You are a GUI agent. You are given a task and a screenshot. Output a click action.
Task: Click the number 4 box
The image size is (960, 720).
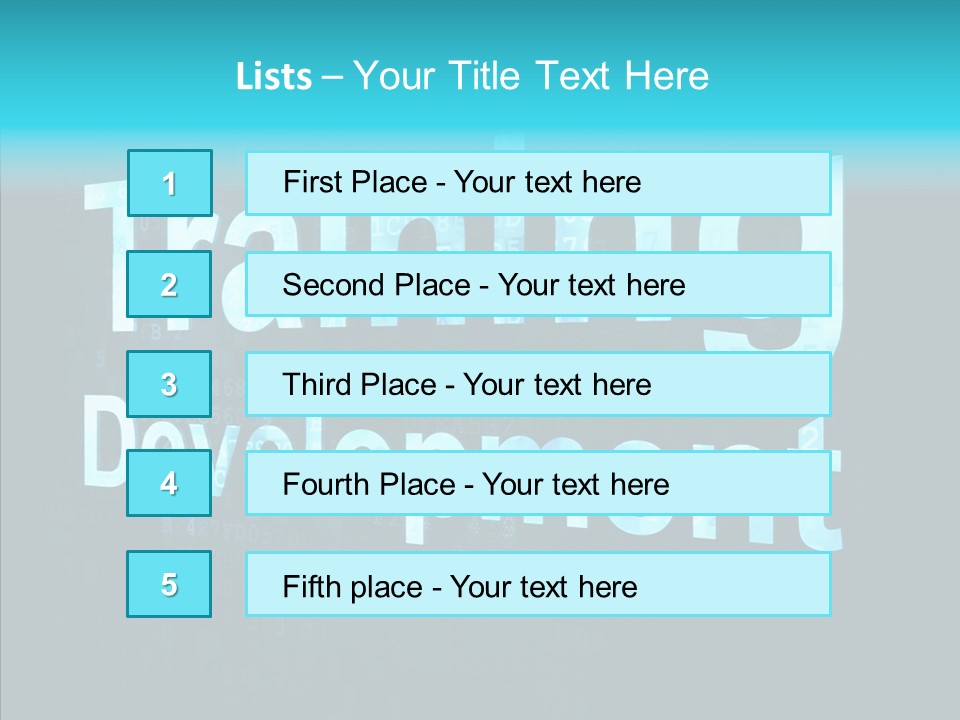(170, 483)
